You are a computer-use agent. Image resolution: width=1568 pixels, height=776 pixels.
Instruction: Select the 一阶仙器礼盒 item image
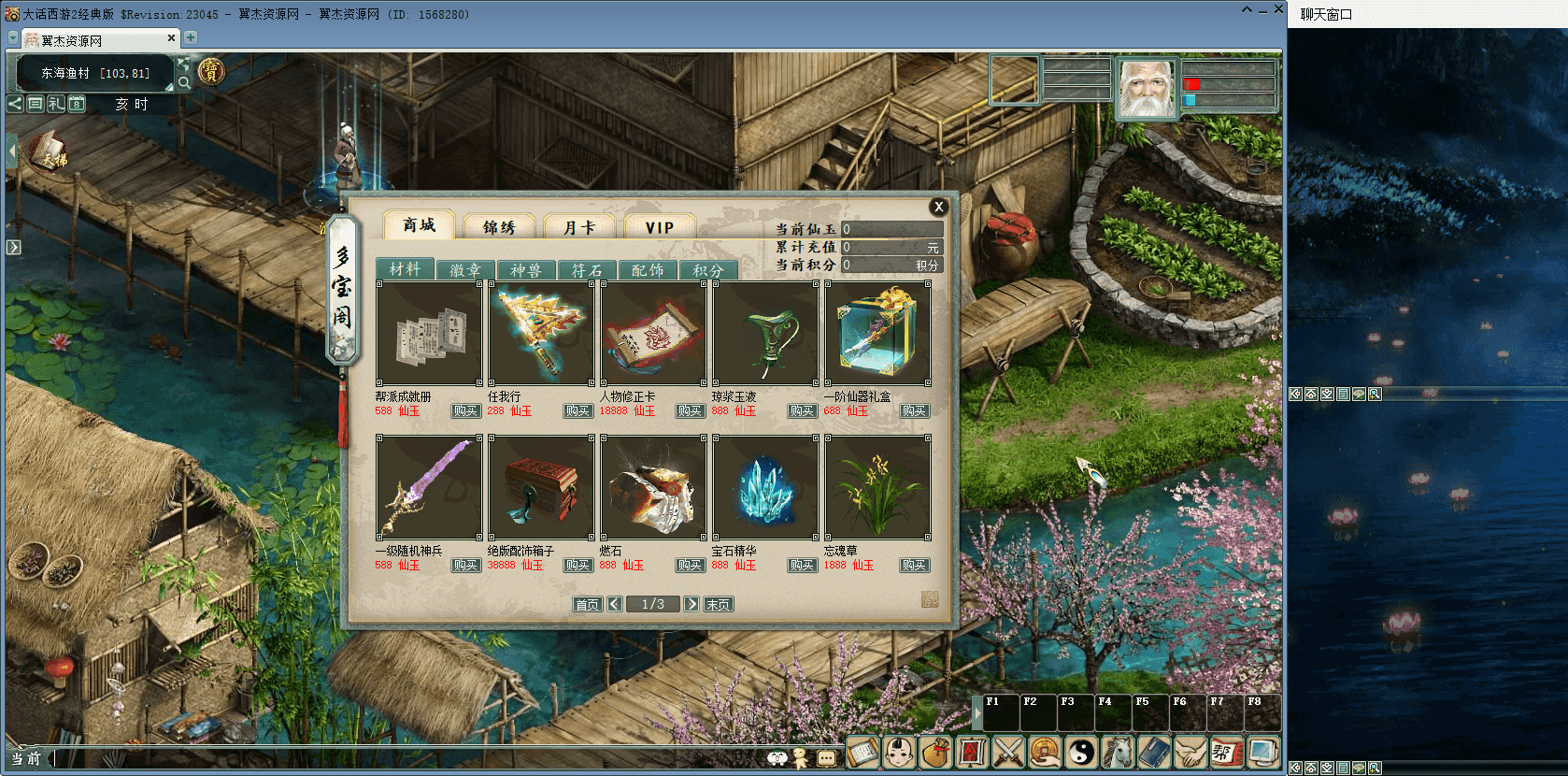[877, 334]
